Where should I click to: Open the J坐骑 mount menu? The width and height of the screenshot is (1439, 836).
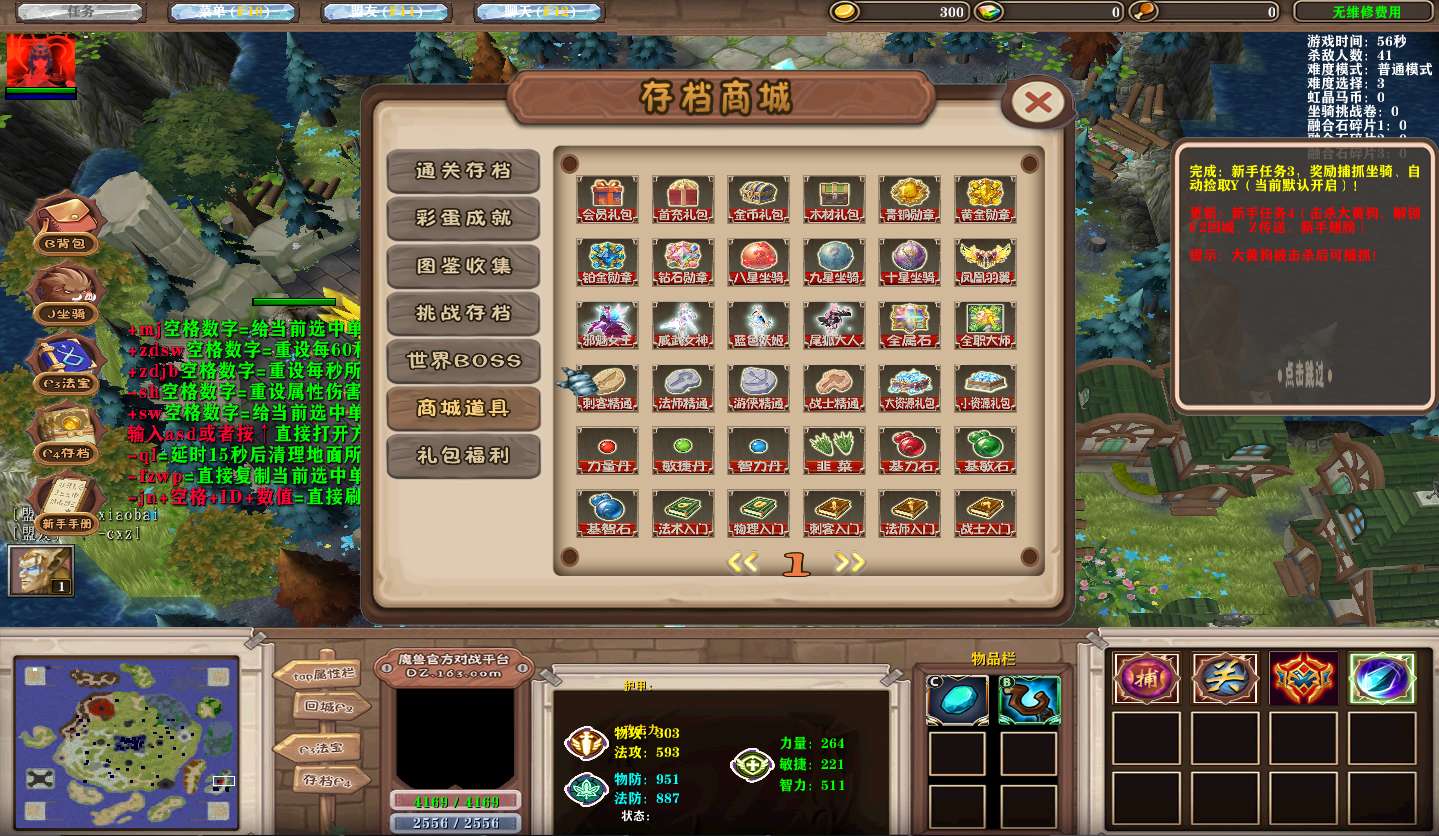click(x=67, y=295)
